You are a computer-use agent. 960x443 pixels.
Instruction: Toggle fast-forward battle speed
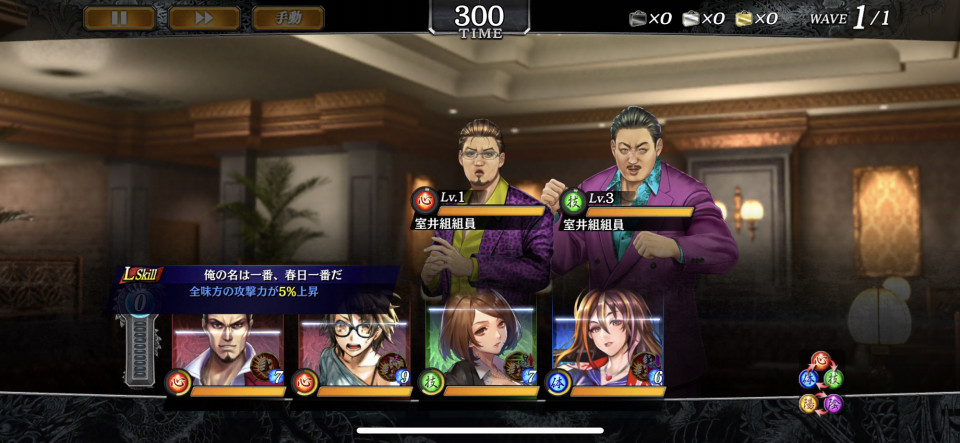(x=204, y=18)
